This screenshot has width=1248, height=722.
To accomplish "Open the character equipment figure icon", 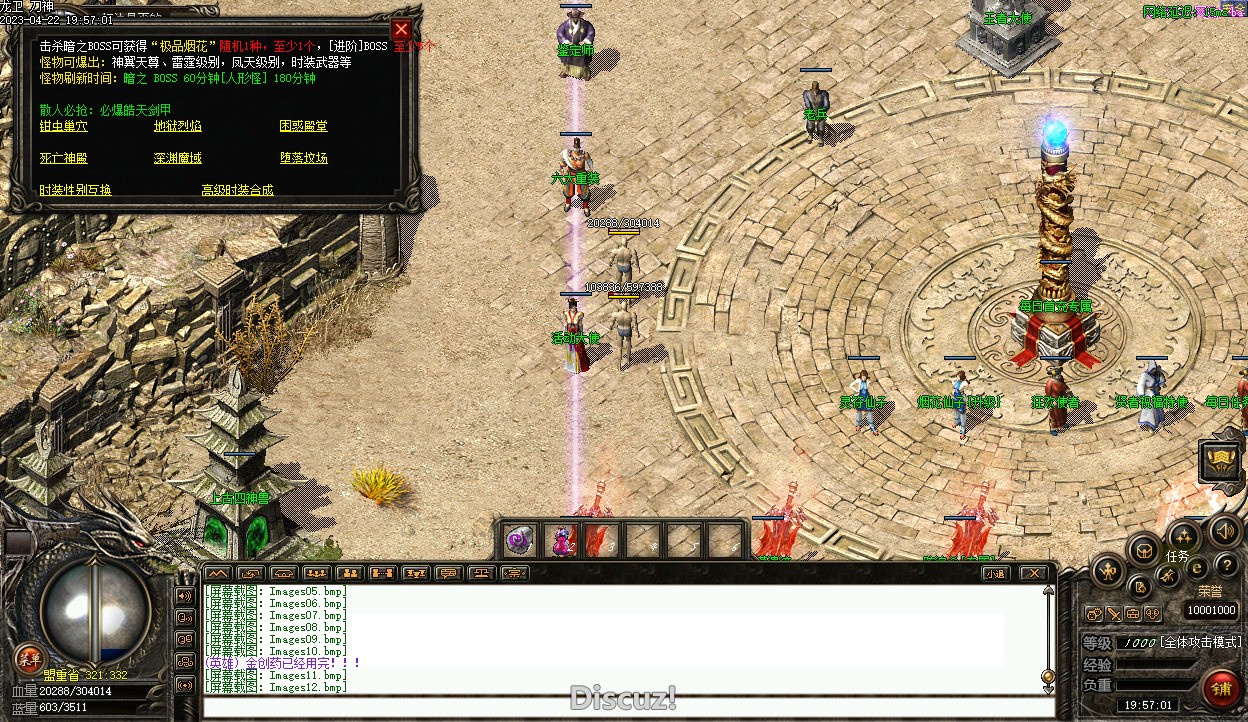I will [1107, 571].
